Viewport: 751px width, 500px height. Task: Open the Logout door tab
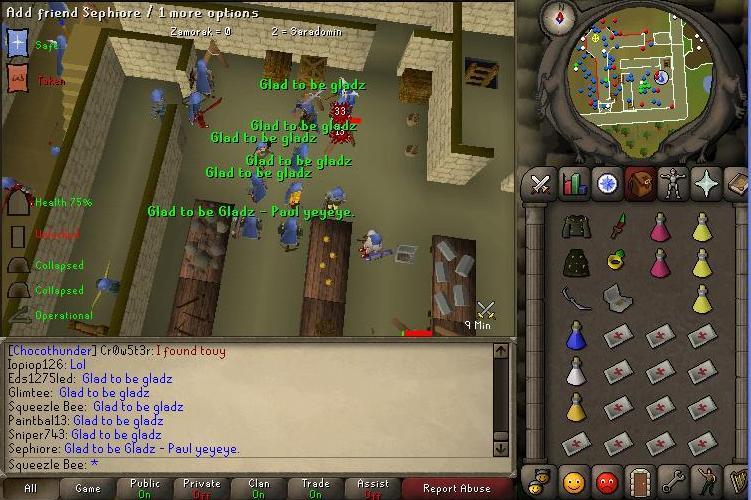point(640,483)
